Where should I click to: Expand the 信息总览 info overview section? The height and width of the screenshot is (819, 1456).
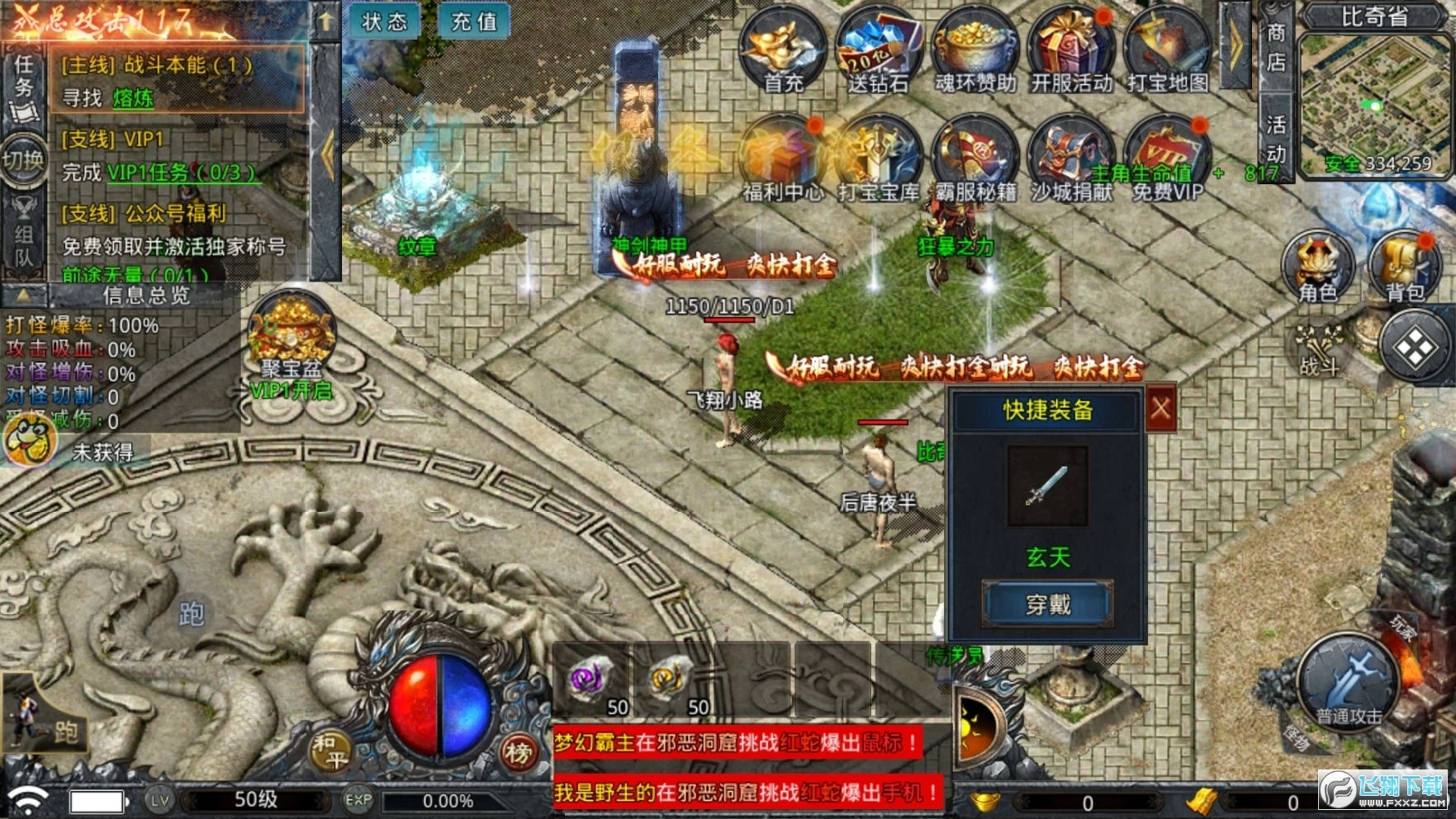[149, 297]
